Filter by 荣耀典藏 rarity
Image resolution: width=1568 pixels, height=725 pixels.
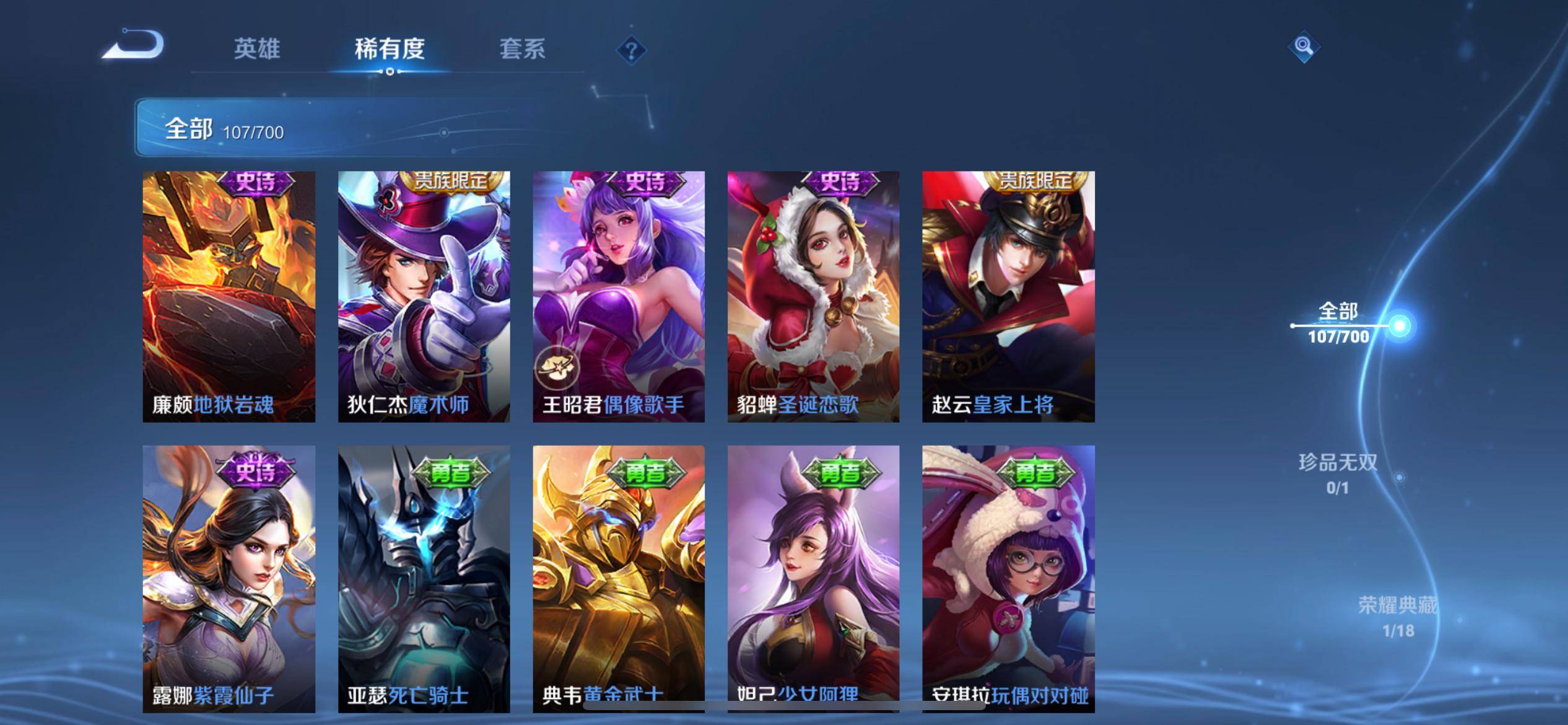(1398, 616)
